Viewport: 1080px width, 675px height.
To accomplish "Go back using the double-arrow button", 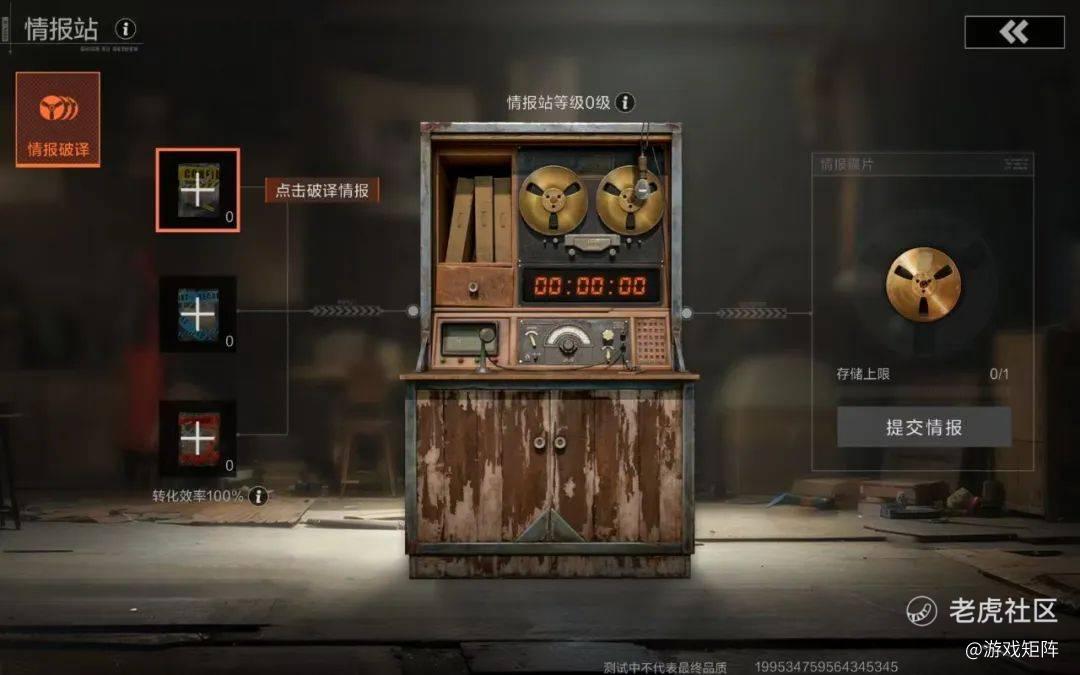I will point(1014,32).
